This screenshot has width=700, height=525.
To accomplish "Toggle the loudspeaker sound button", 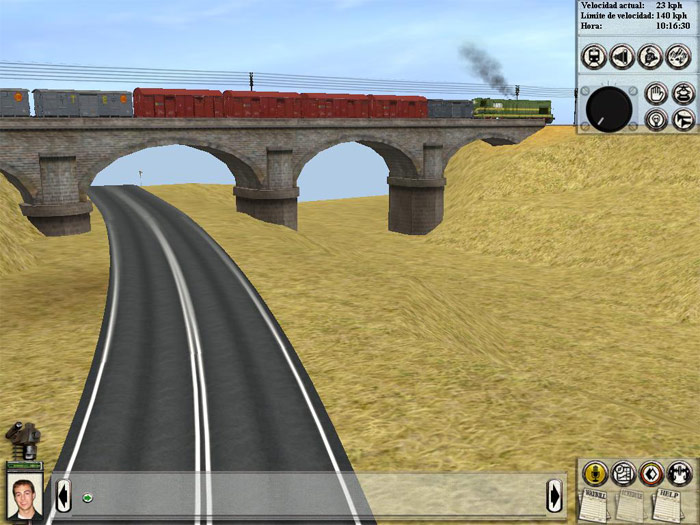I will tap(622, 56).
